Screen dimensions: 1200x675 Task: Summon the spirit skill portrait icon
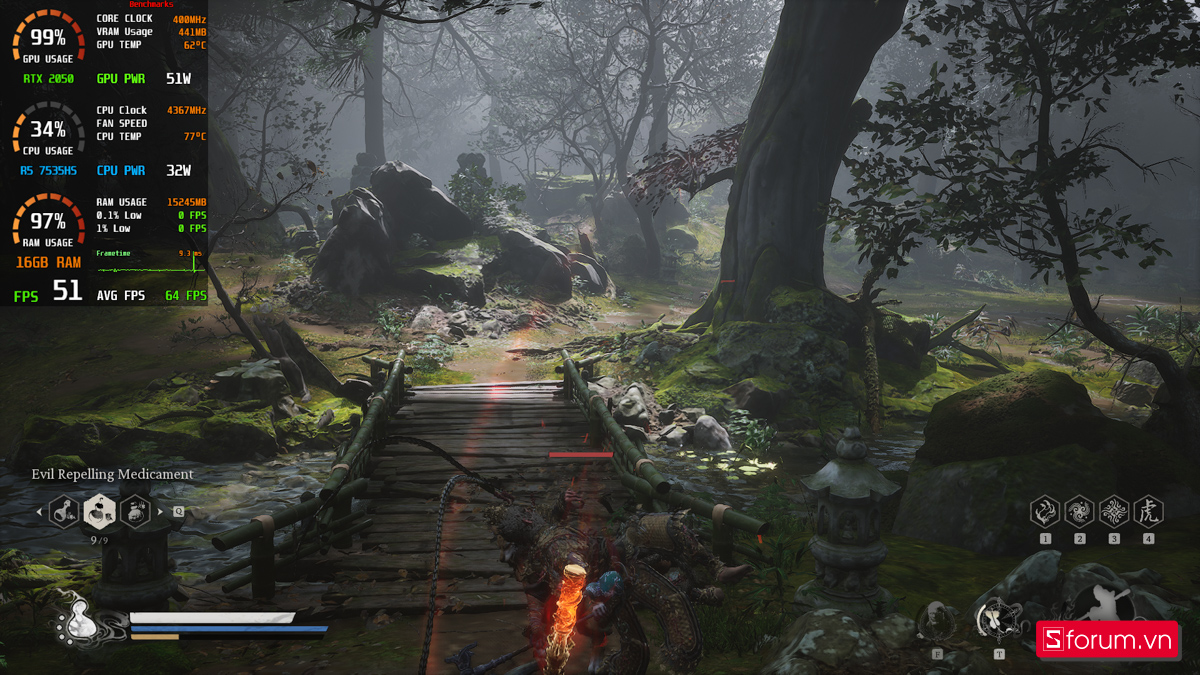[936, 622]
